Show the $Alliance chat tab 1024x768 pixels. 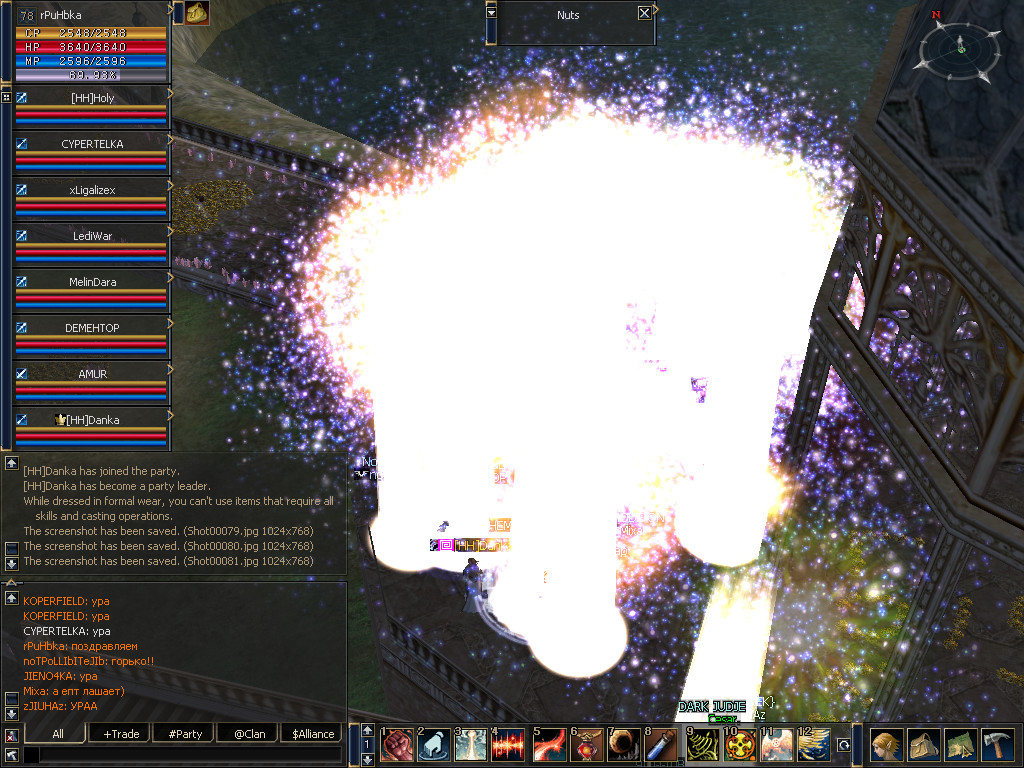tap(313, 734)
